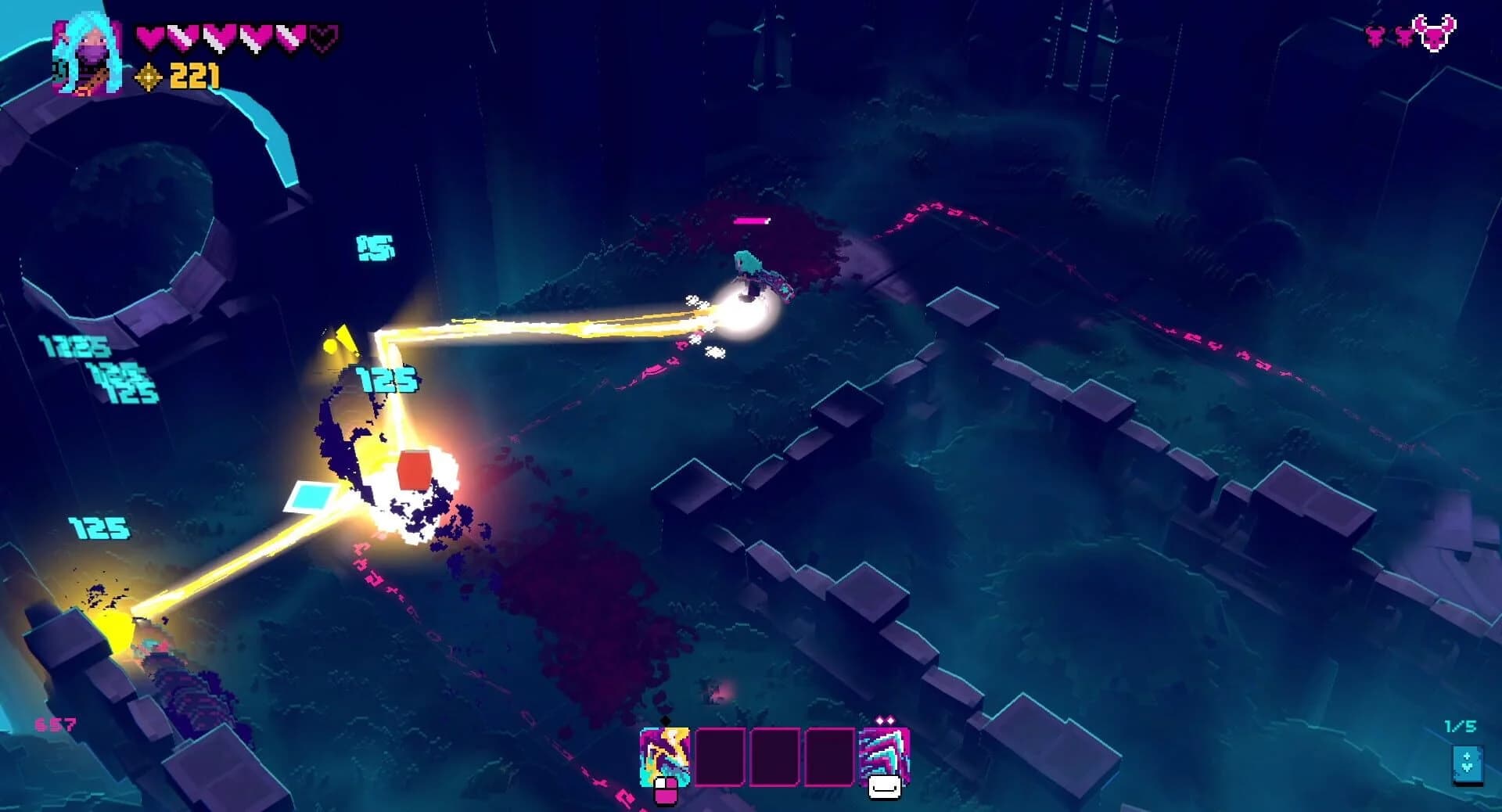
Task: Toggle the mouse-button binding badge under the lightning ability
Action: [x=666, y=790]
